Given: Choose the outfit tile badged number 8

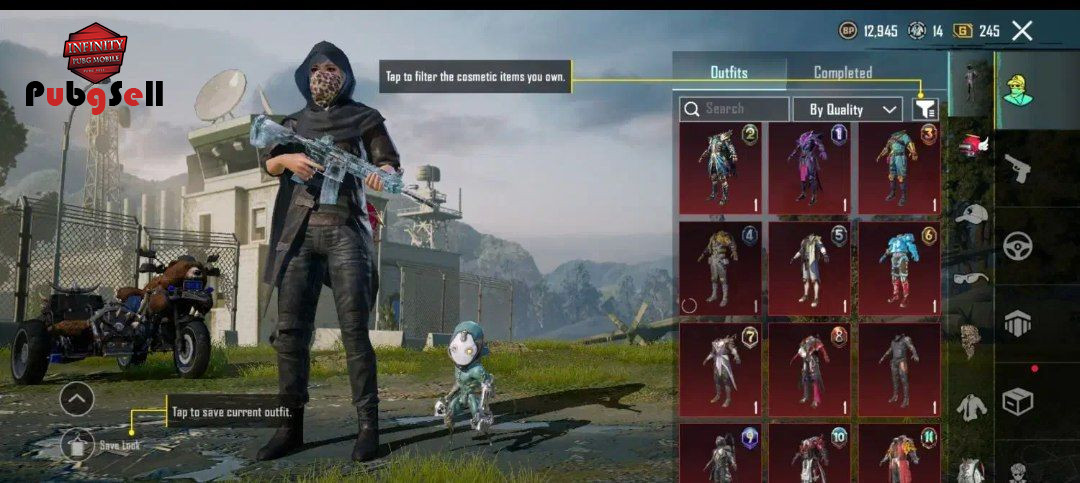Looking at the screenshot, I should pyautogui.click(x=809, y=369).
